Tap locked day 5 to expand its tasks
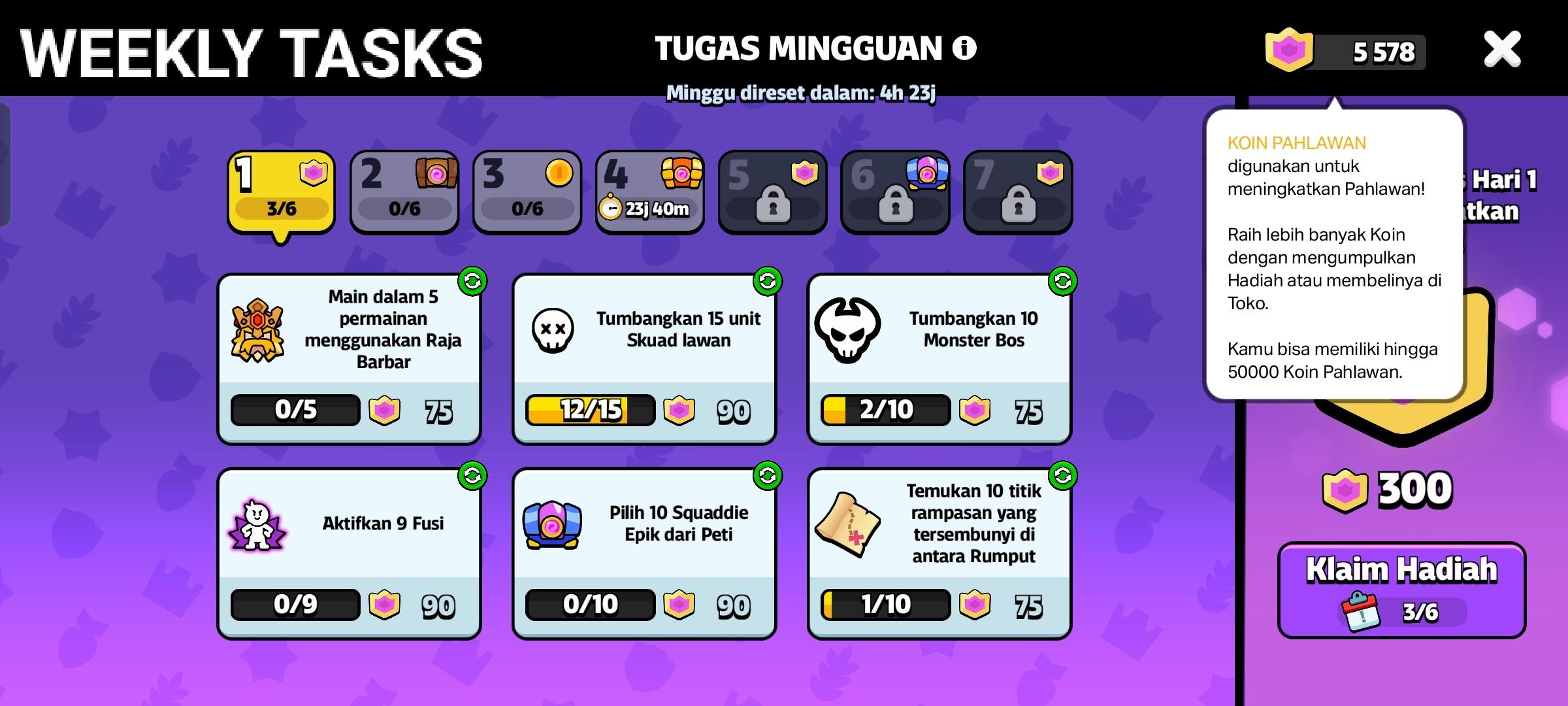The width and height of the screenshot is (1568, 706). coord(773,192)
